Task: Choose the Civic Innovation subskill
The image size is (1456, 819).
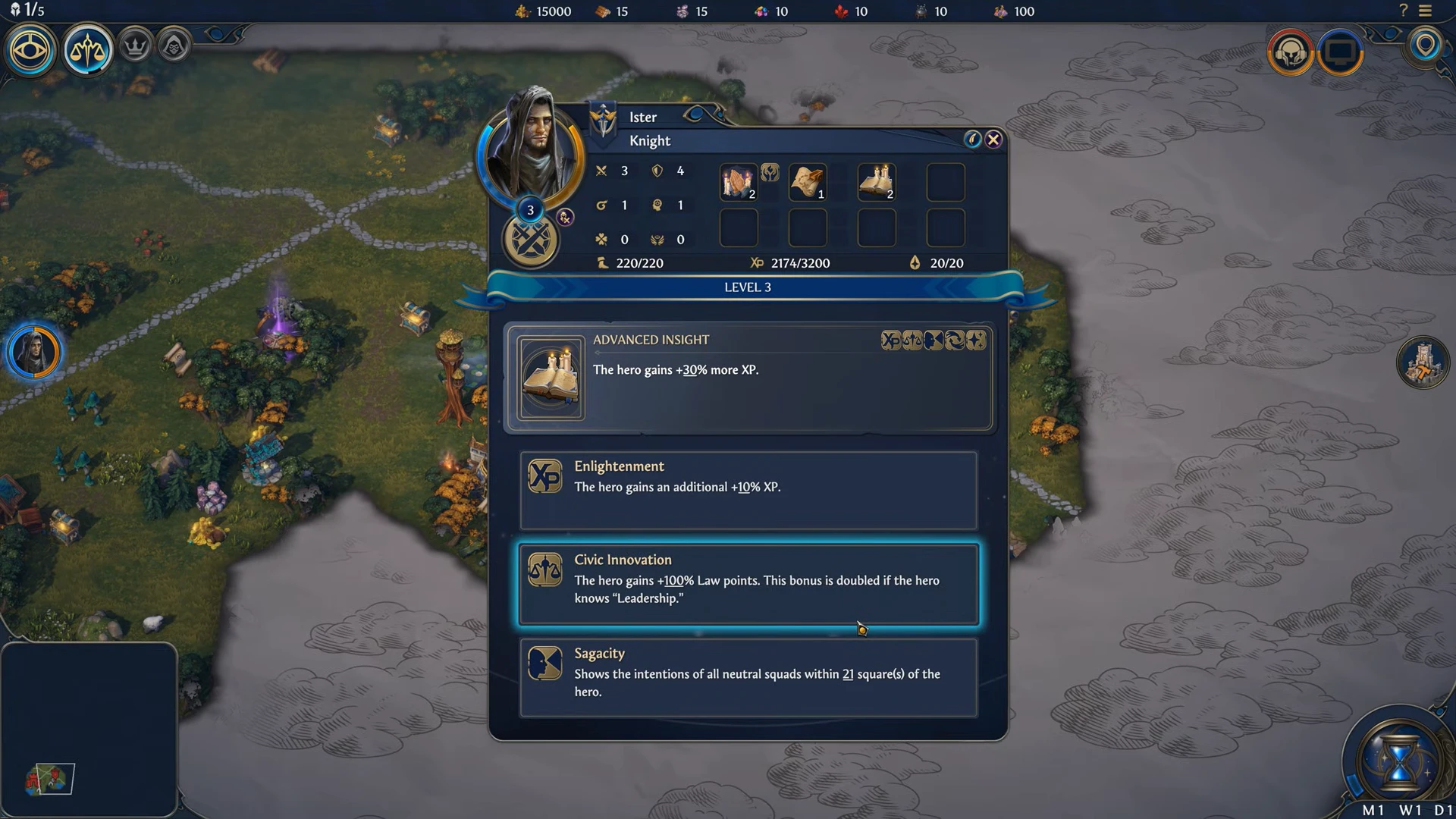Action: click(748, 584)
